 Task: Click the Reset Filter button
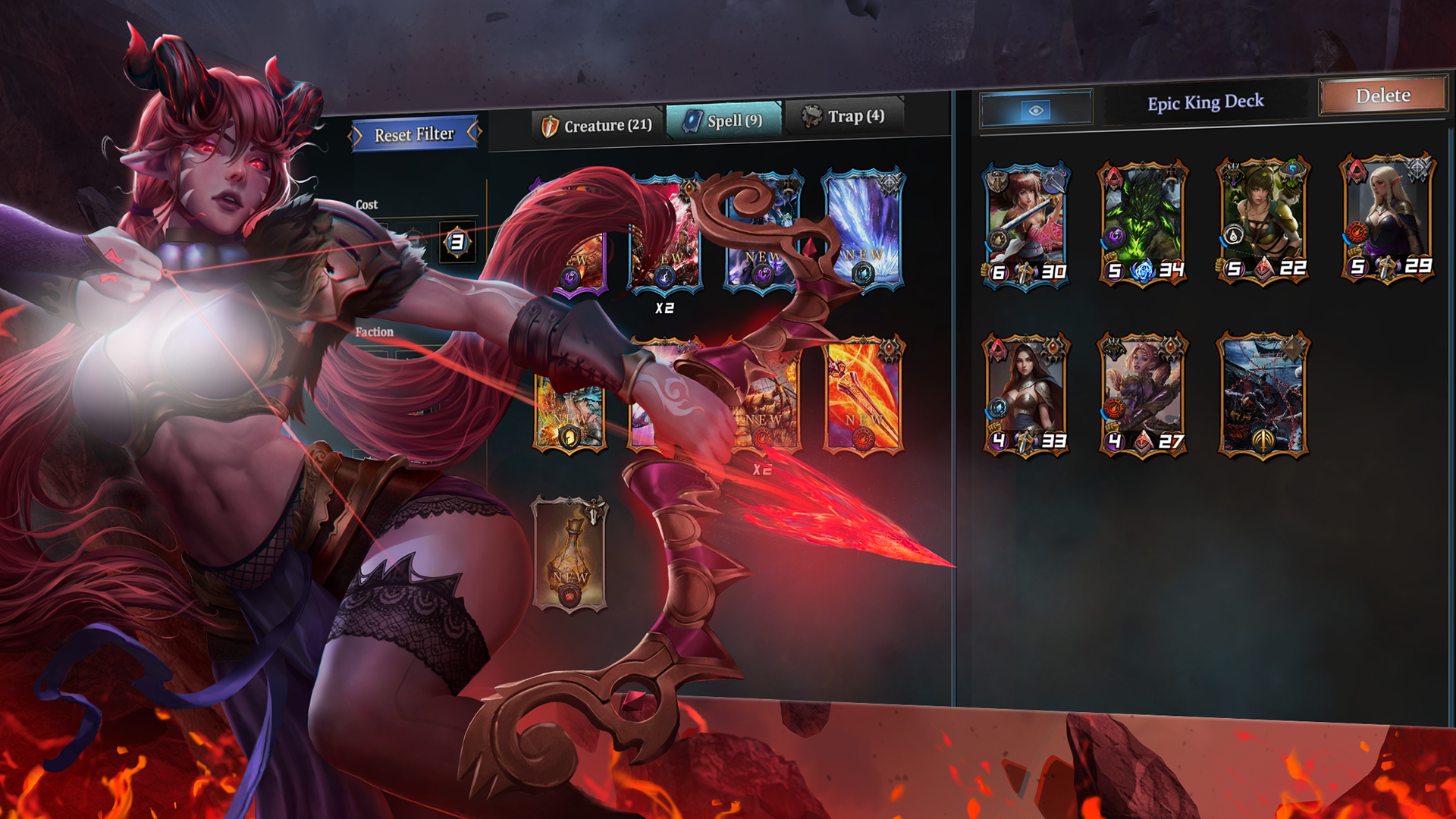pyautogui.click(x=415, y=133)
